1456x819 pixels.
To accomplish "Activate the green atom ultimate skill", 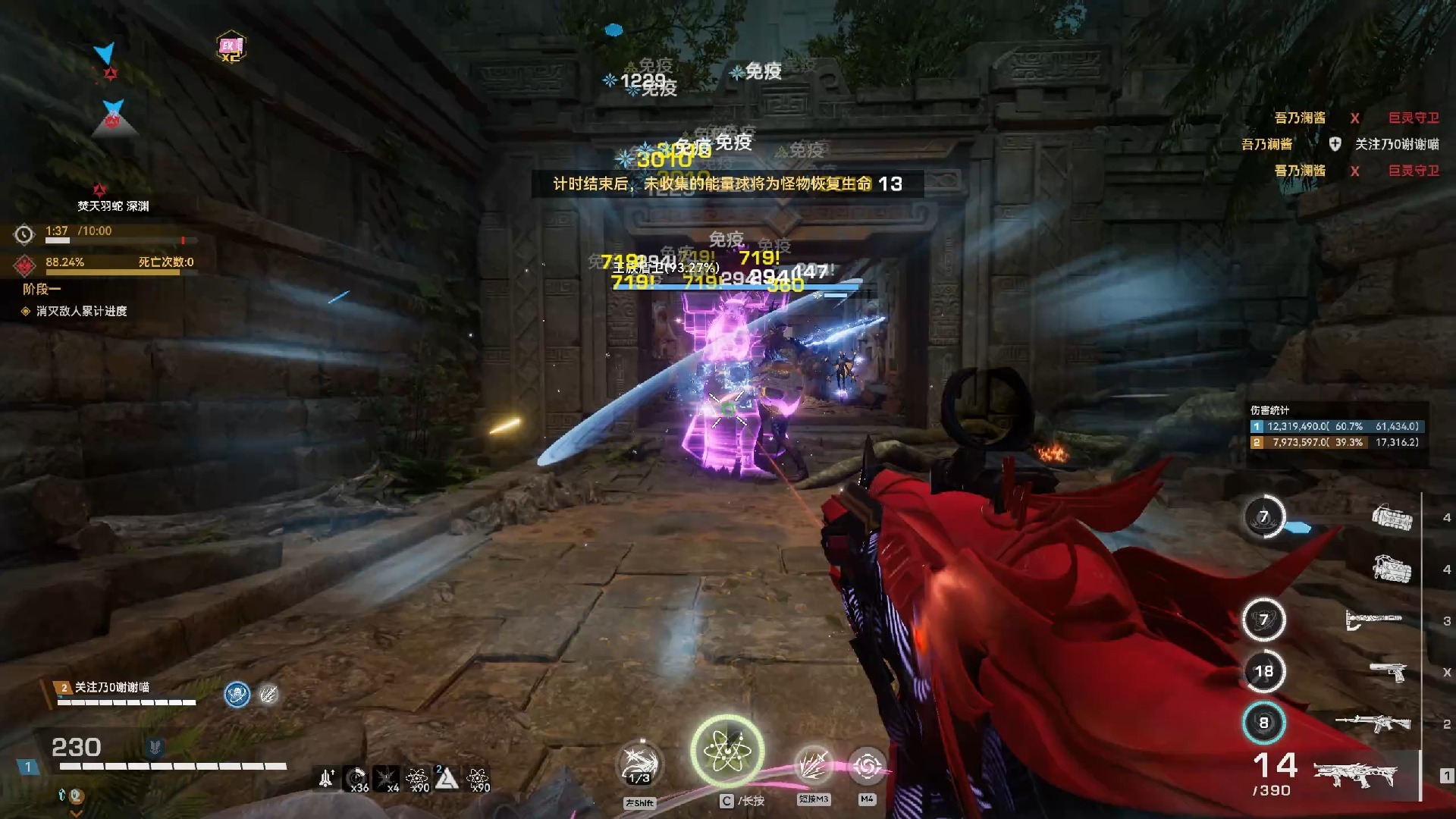I will click(726, 751).
